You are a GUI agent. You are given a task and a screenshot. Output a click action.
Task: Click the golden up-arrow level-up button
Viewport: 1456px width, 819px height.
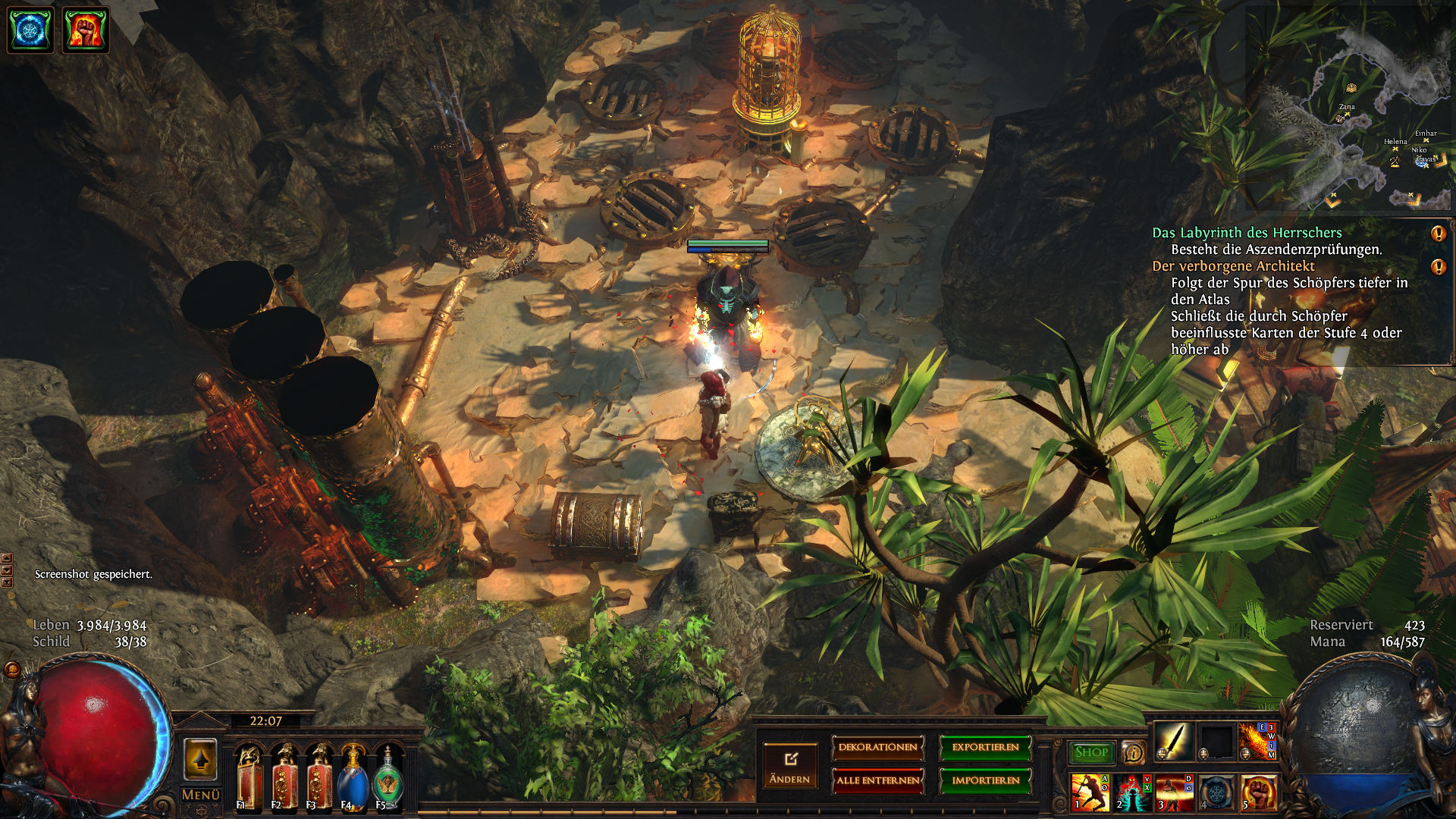click(x=201, y=759)
